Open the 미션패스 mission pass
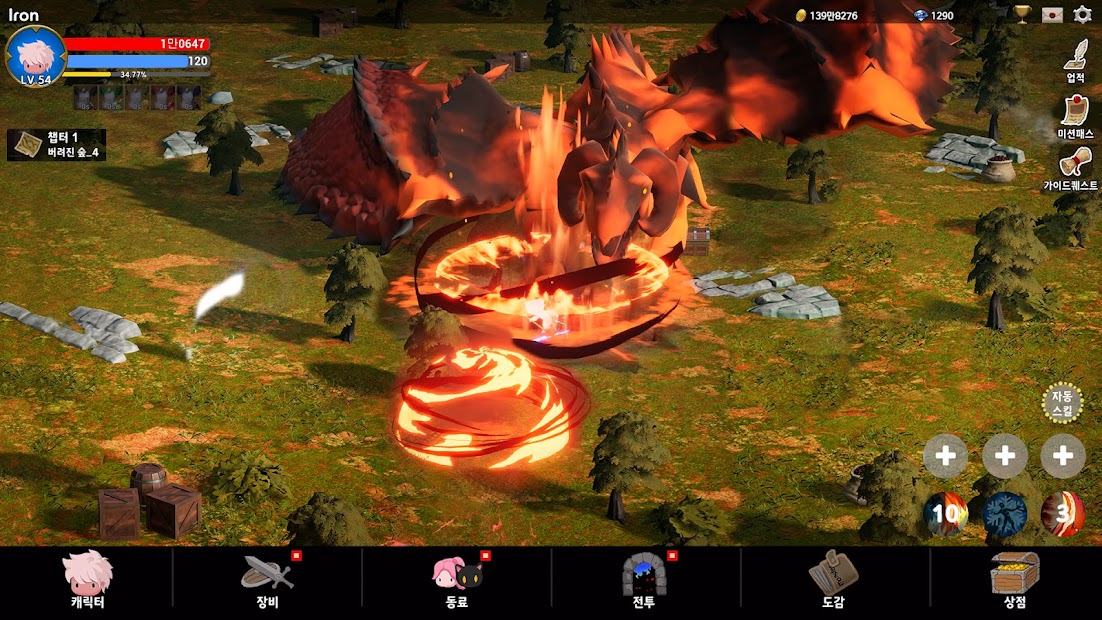The height and width of the screenshot is (620, 1102). [1076, 115]
